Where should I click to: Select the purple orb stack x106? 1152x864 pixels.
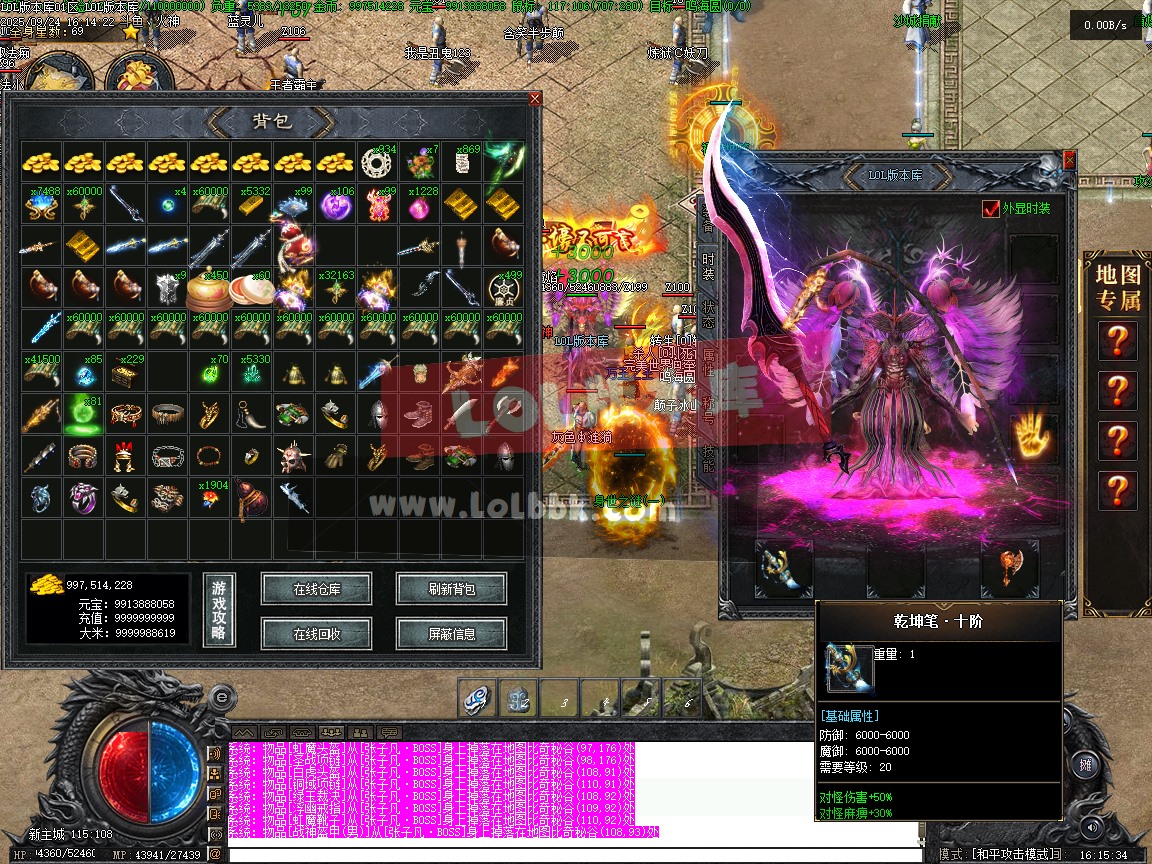click(x=336, y=204)
